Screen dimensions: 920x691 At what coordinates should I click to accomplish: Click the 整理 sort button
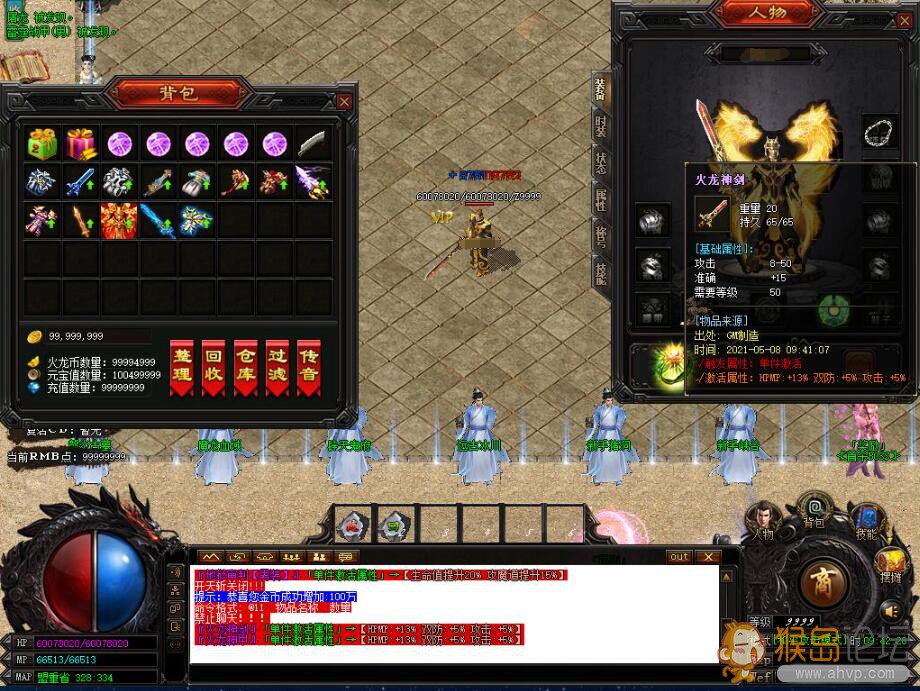click(x=182, y=366)
